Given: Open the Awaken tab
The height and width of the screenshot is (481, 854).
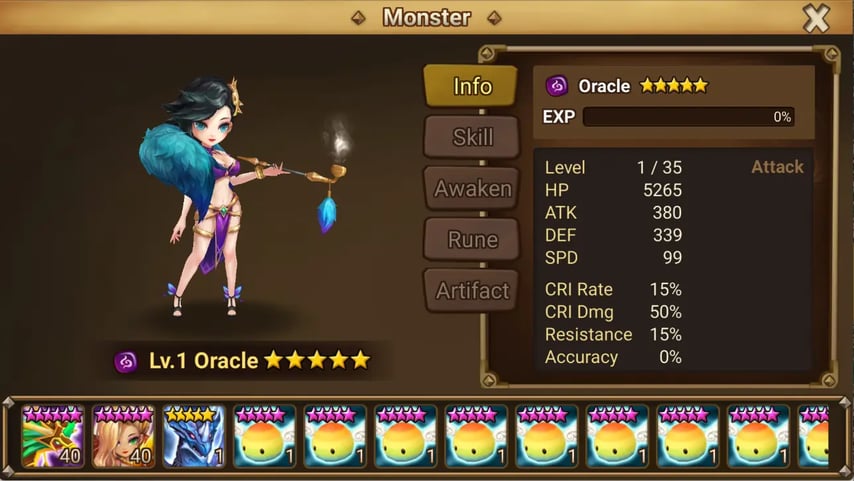Looking at the screenshot, I should click(x=471, y=188).
